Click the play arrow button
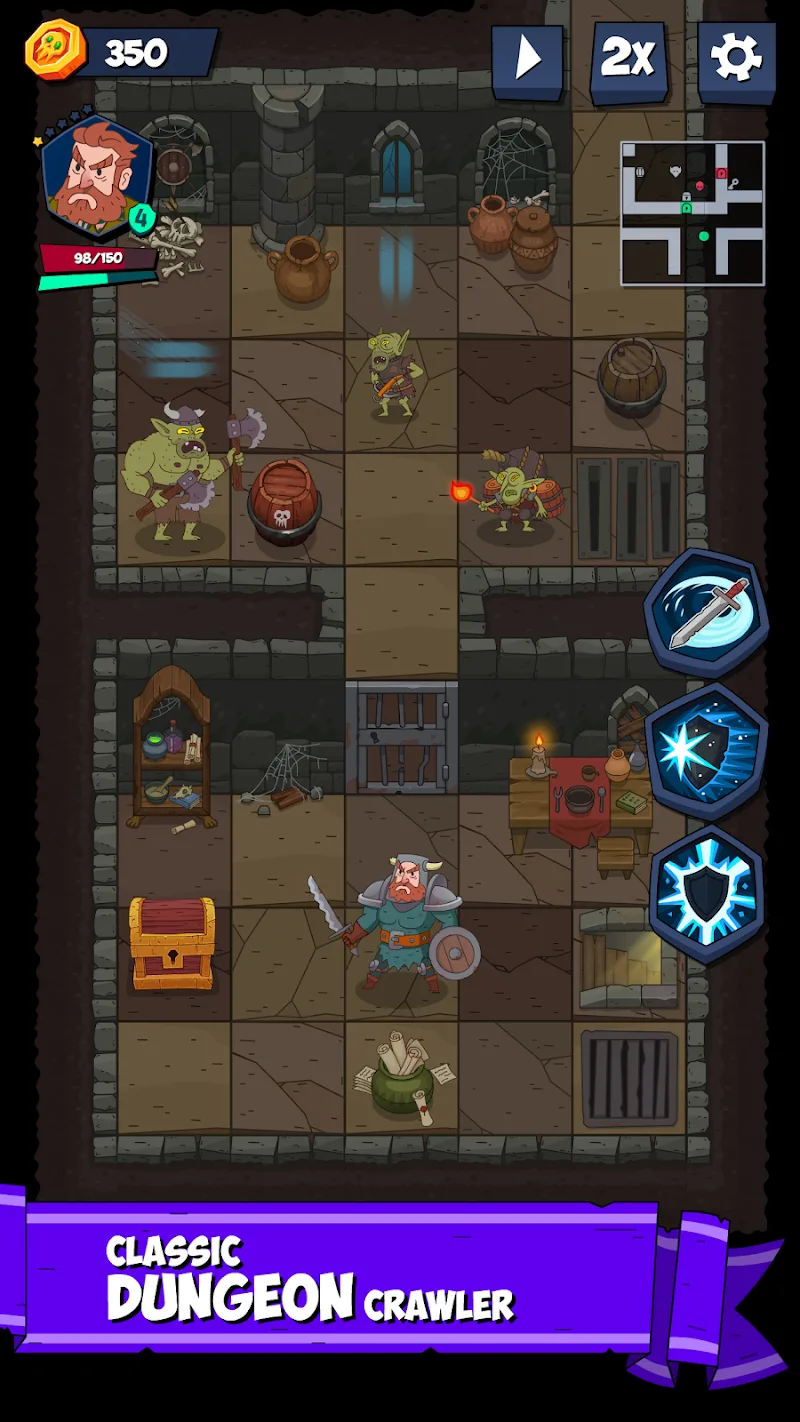 [527, 60]
